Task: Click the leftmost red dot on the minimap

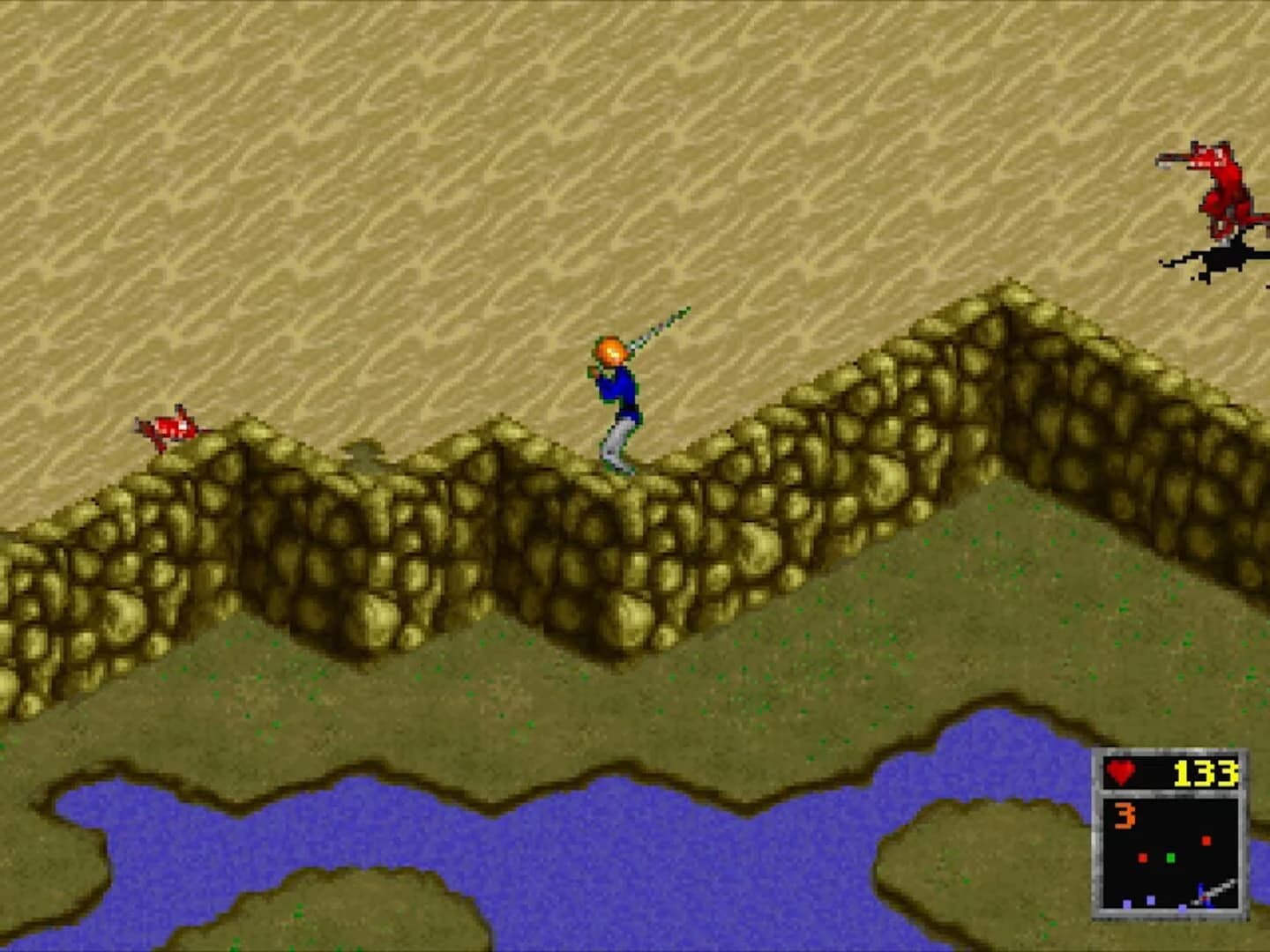Action: (1143, 857)
